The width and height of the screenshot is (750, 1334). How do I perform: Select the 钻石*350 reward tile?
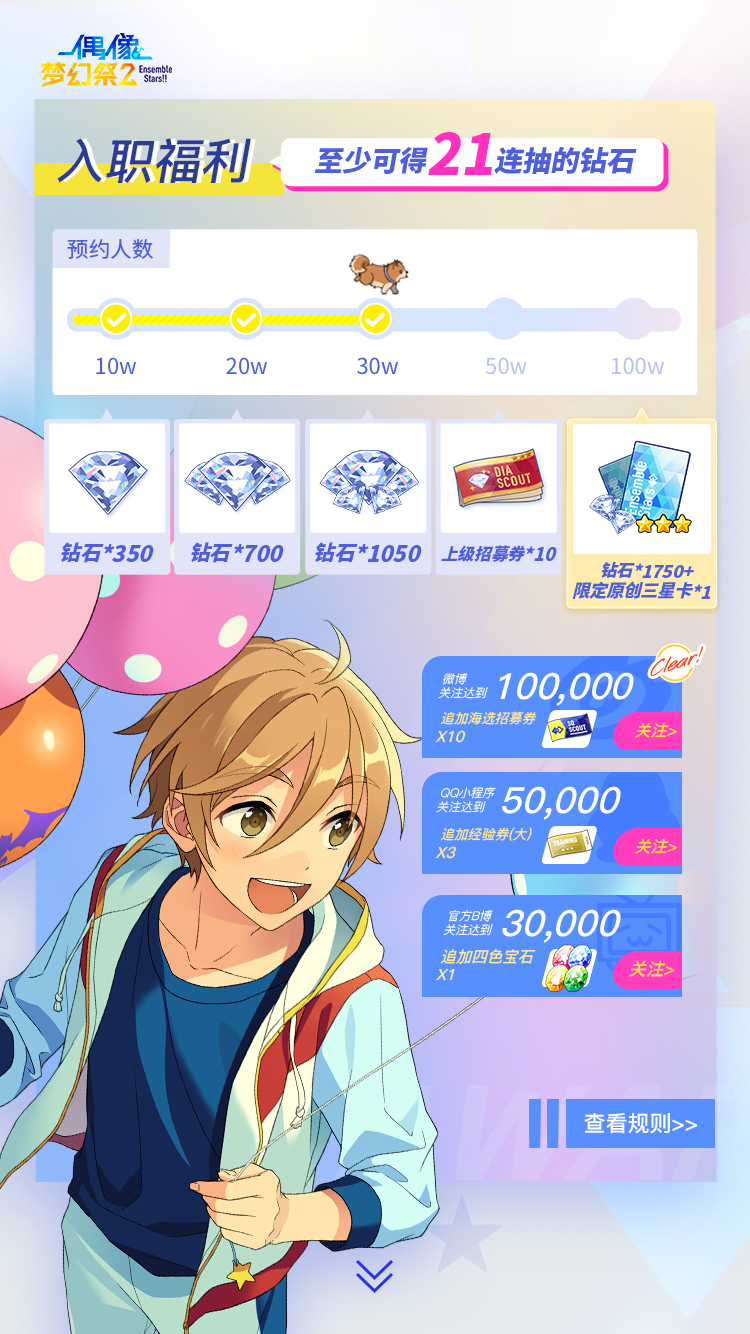click(108, 497)
